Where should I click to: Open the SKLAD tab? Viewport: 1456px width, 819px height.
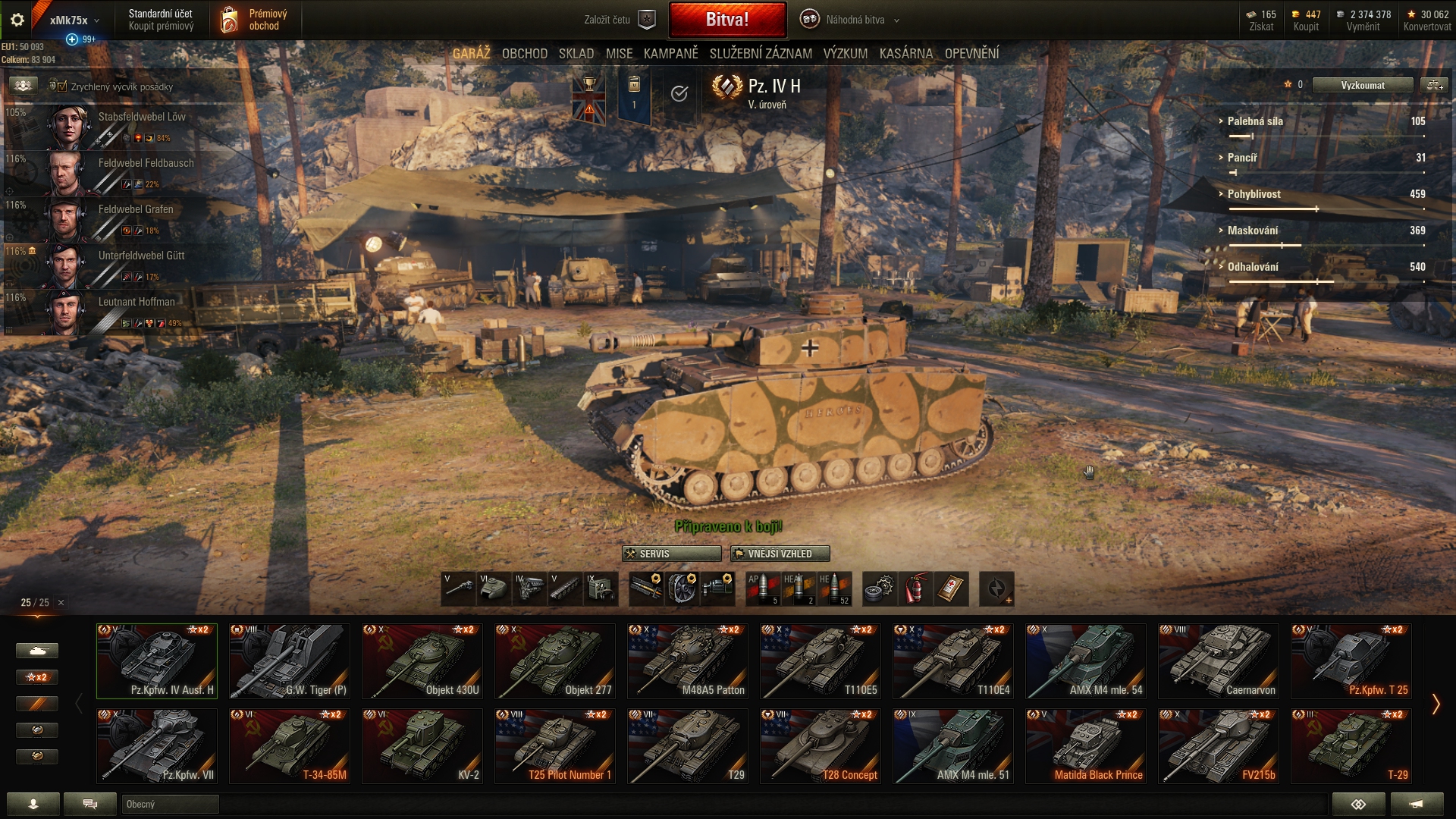click(x=576, y=54)
